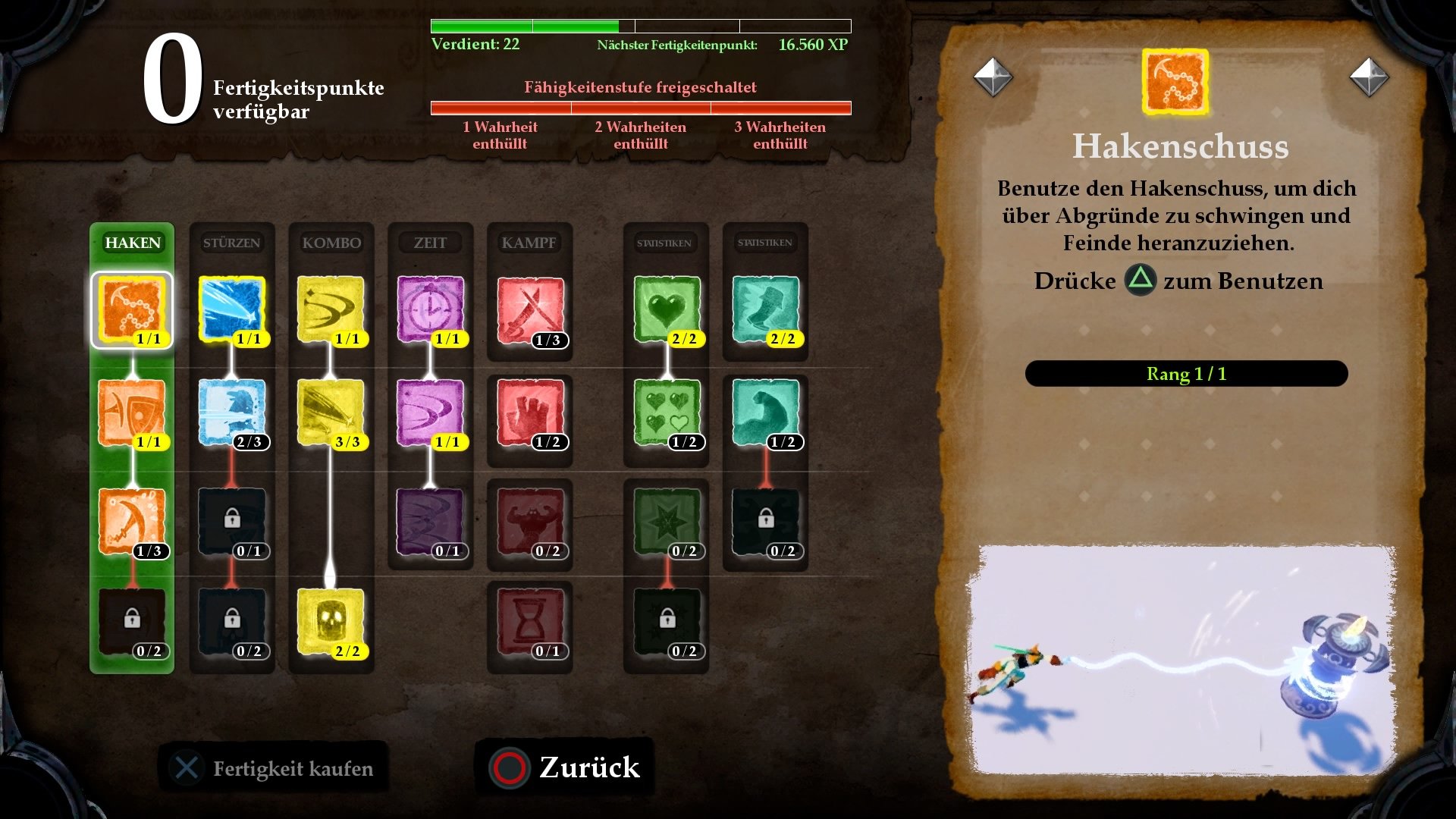1456x819 pixels.
Task: Click the left diamond arrow above Hakenschuss panel
Action: coord(993,76)
